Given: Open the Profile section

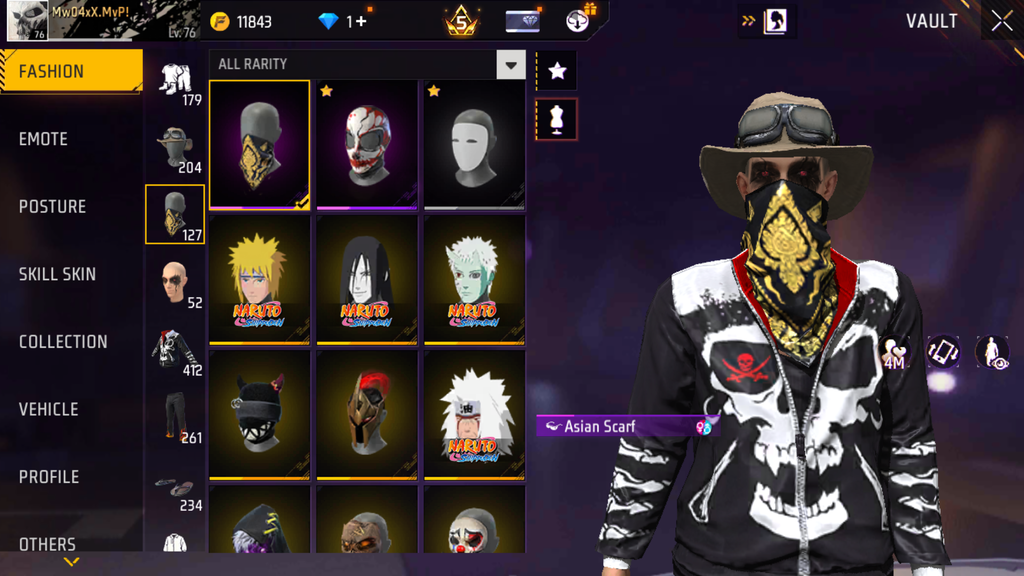Looking at the screenshot, I should (49, 477).
